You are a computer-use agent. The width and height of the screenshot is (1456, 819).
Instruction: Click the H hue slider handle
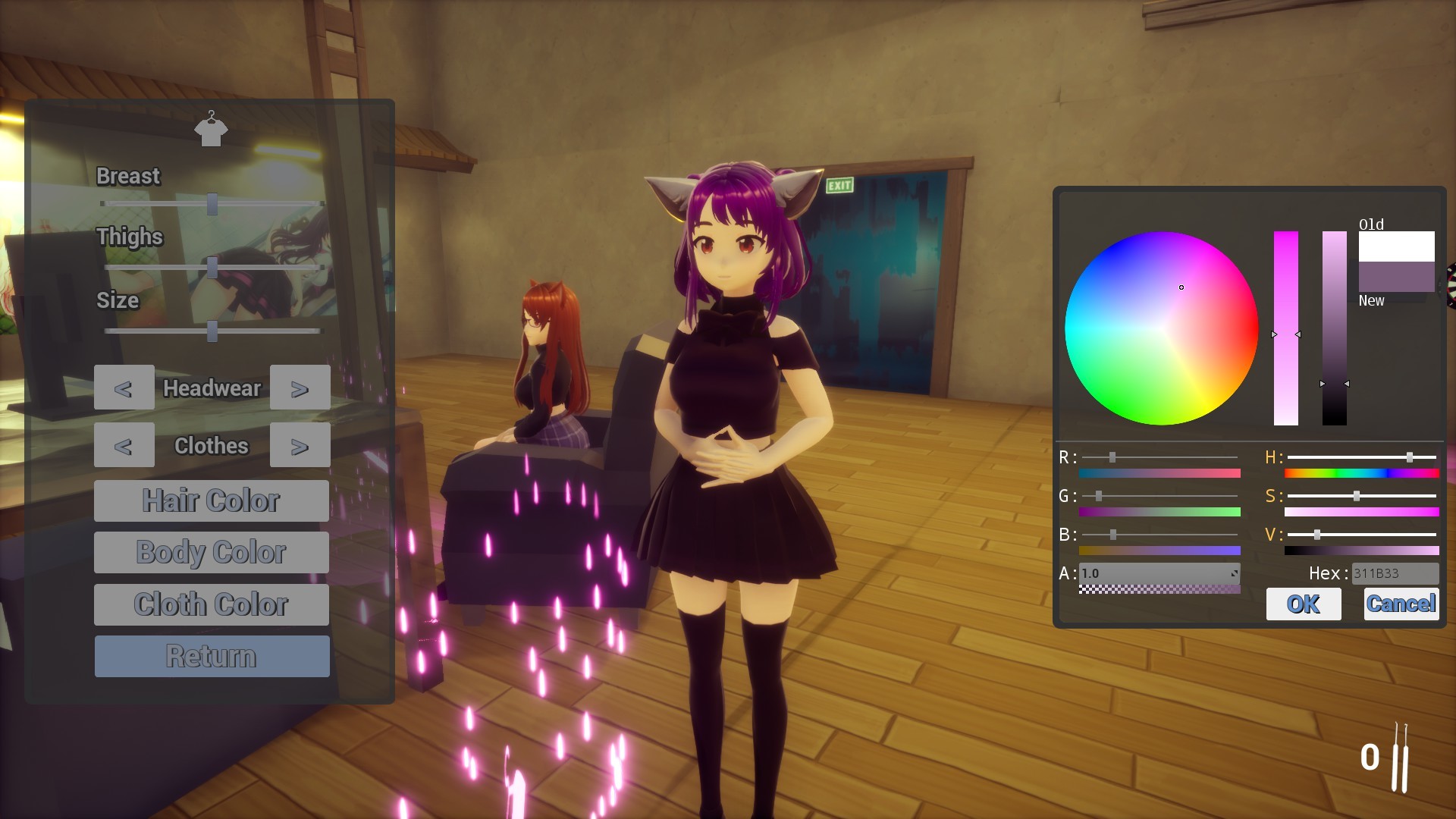(x=1409, y=457)
